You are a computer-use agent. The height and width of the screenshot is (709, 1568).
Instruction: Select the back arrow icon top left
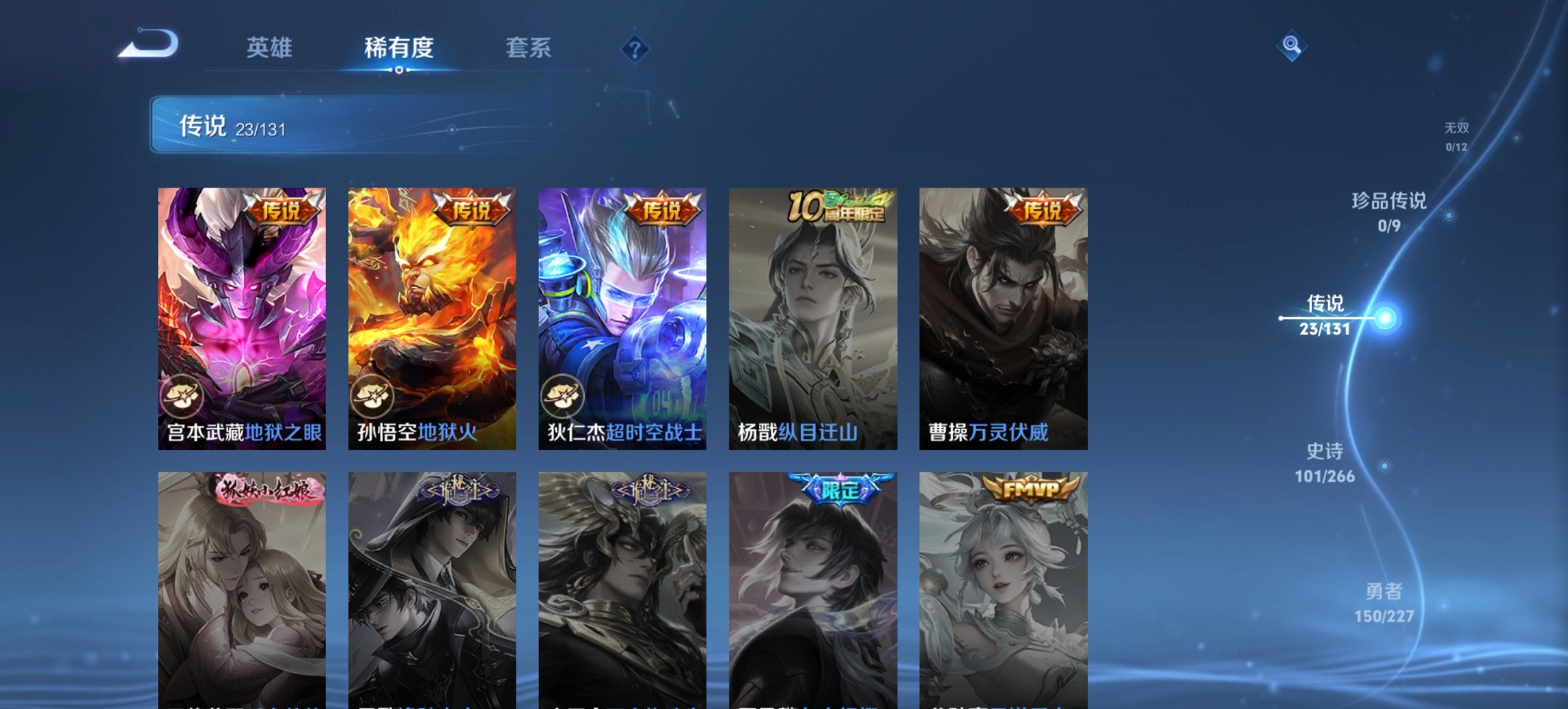[x=147, y=42]
